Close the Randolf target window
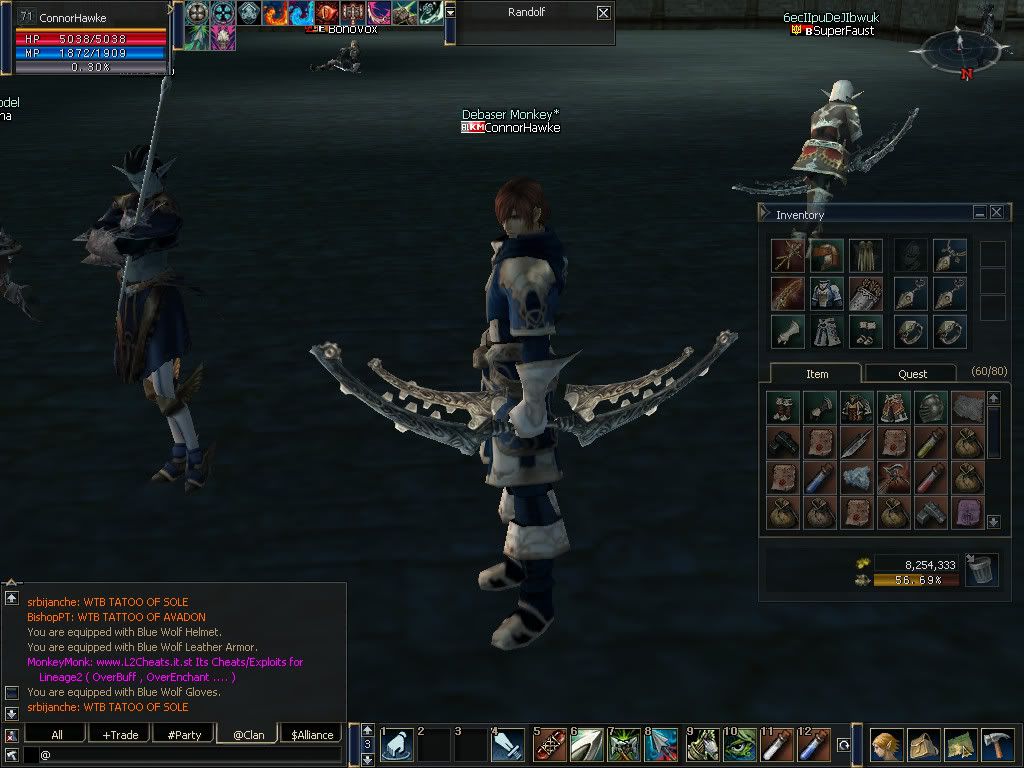Viewport: 1024px width, 768px height. click(x=603, y=13)
